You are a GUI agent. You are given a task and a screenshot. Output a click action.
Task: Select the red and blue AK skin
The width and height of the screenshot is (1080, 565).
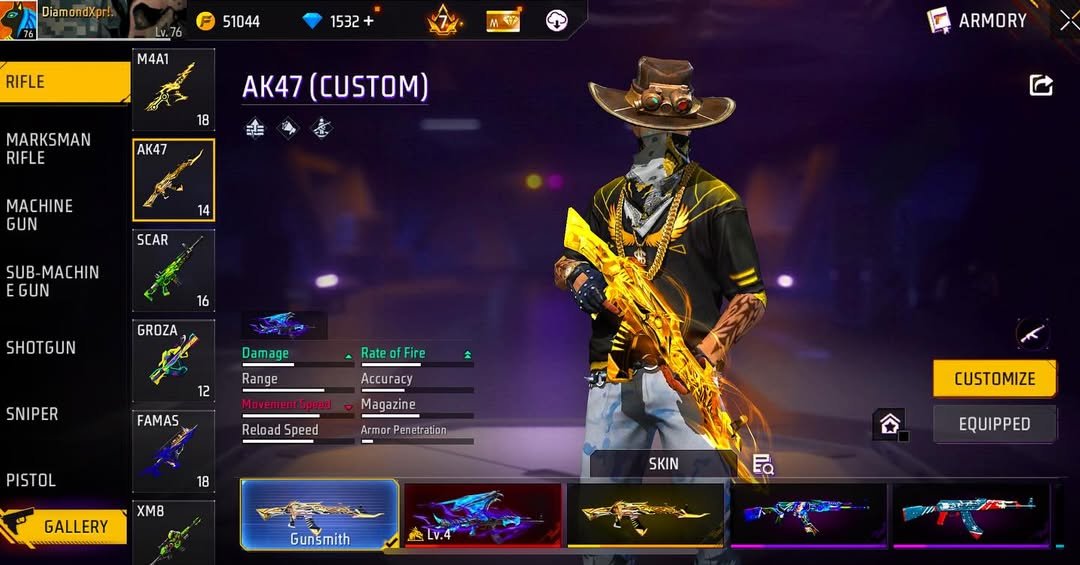tap(970, 514)
